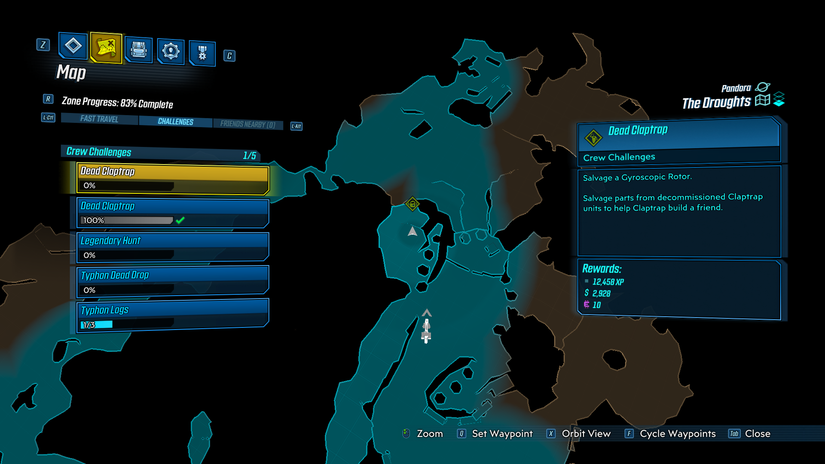Screen dimensions: 825x464
Task: Select the Legendary Hunt challenge
Action: pos(172,247)
